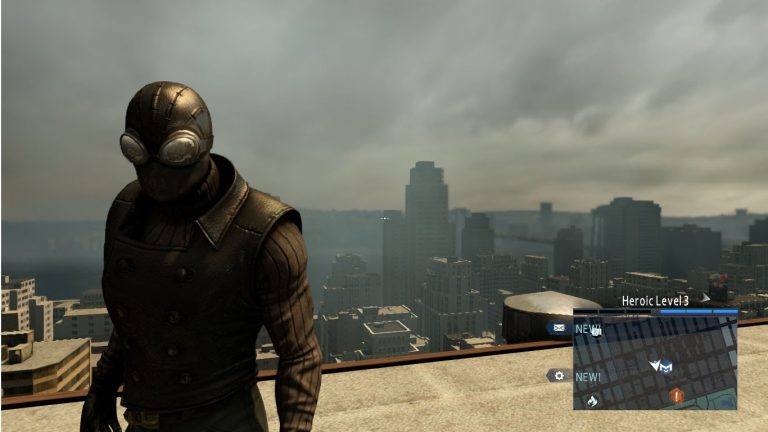
Task: Select the orange exclamation mission marker
Action: coord(677,395)
